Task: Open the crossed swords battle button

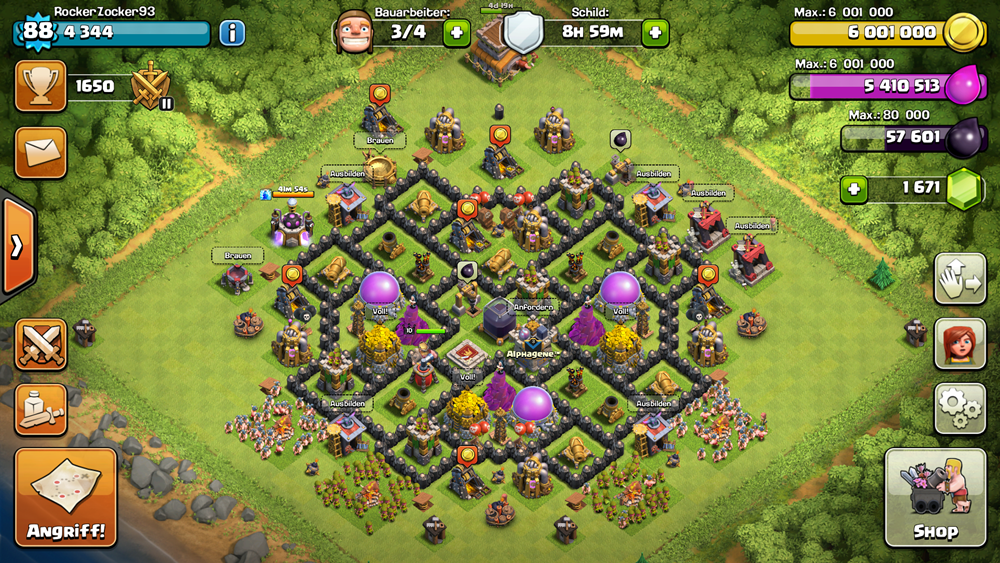Action: [41, 344]
